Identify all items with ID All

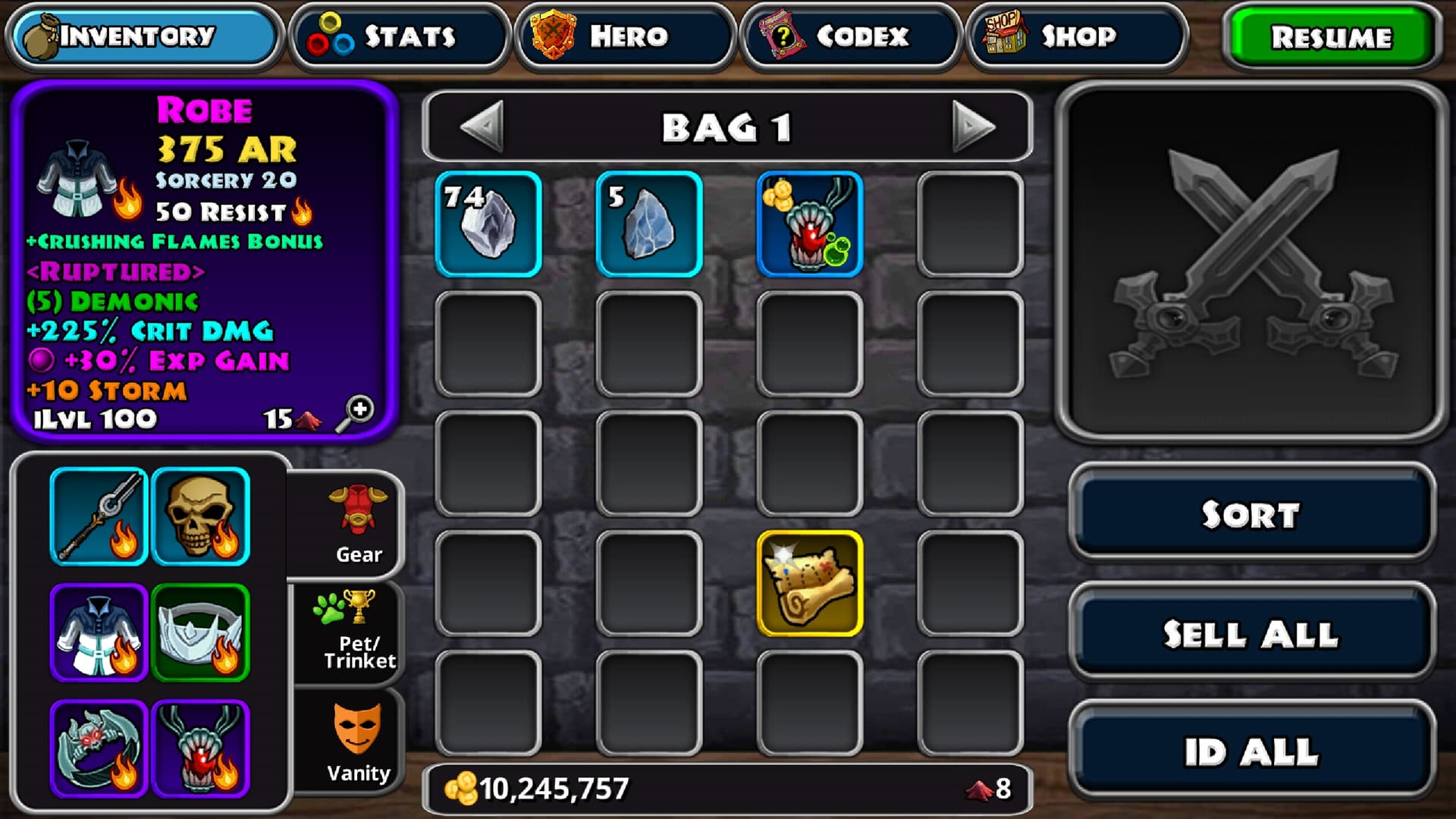pyautogui.click(x=1251, y=752)
